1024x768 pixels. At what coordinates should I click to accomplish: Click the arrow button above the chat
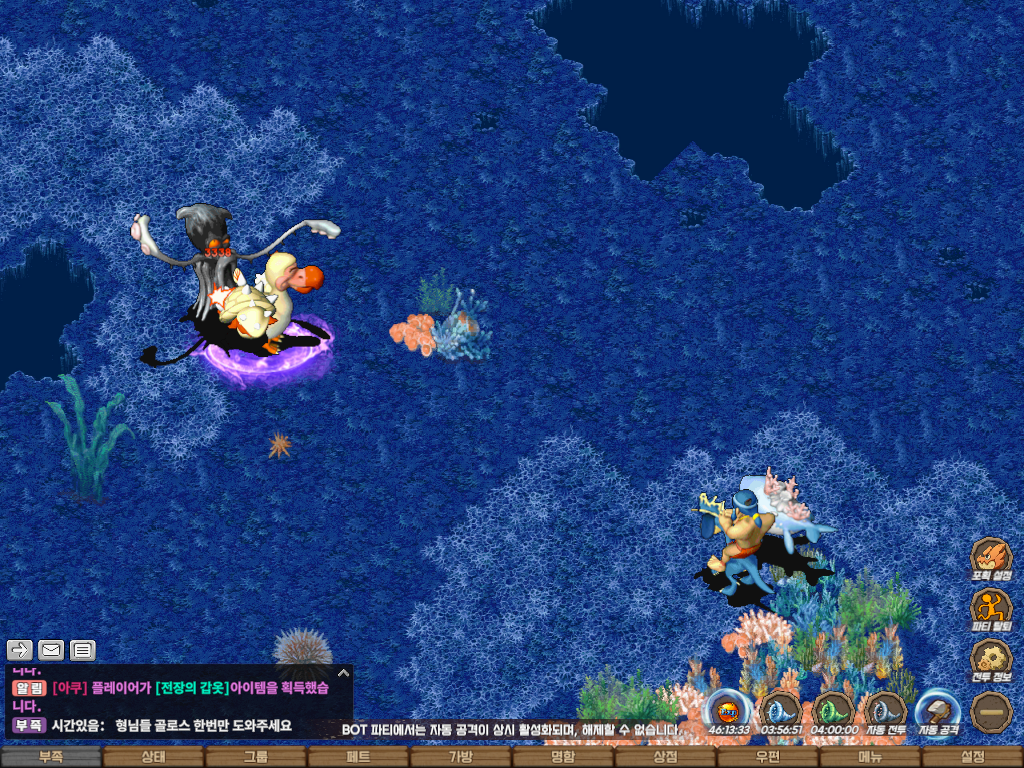pos(20,650)
